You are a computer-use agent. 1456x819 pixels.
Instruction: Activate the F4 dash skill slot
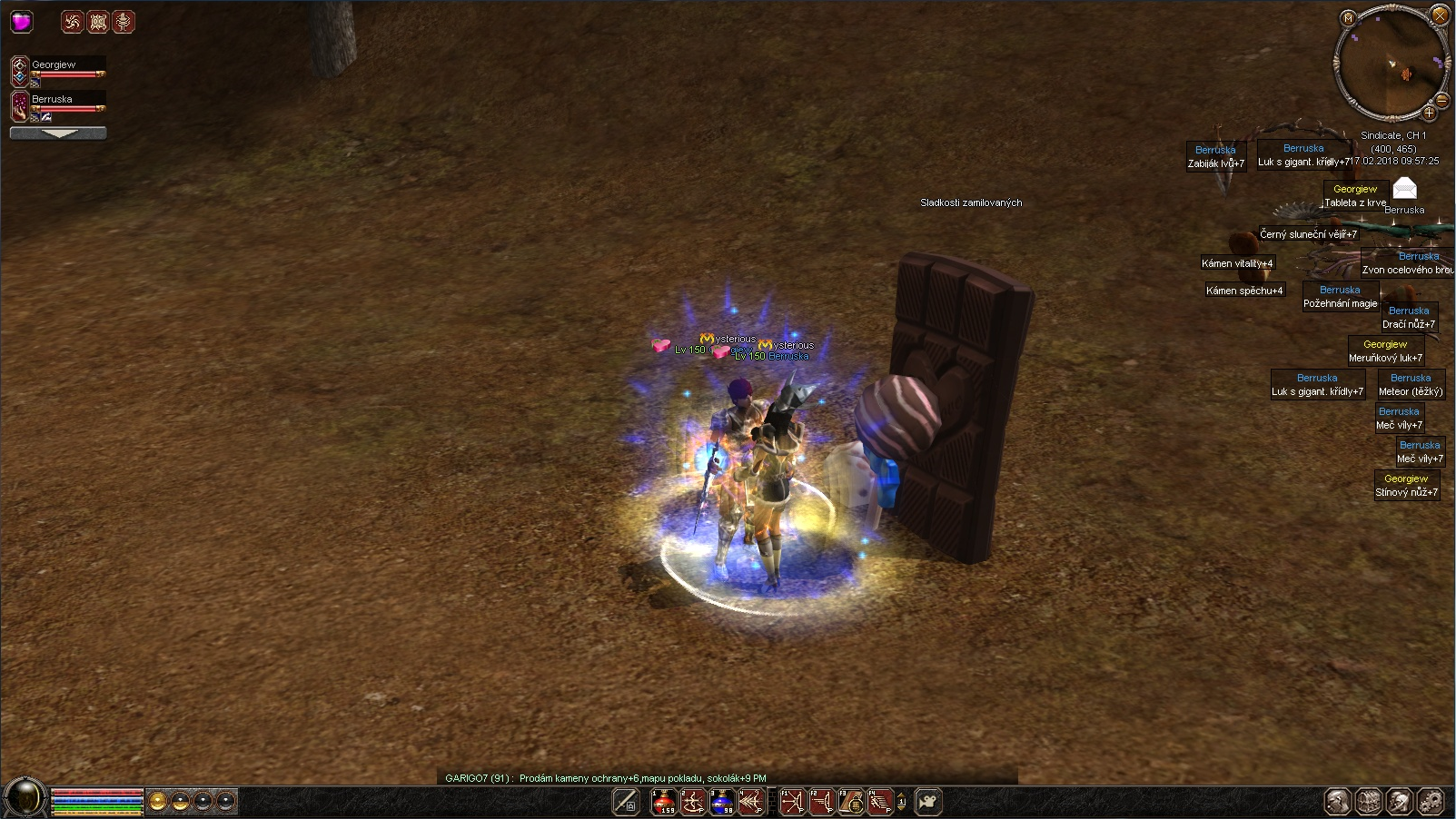pos(879,802)
